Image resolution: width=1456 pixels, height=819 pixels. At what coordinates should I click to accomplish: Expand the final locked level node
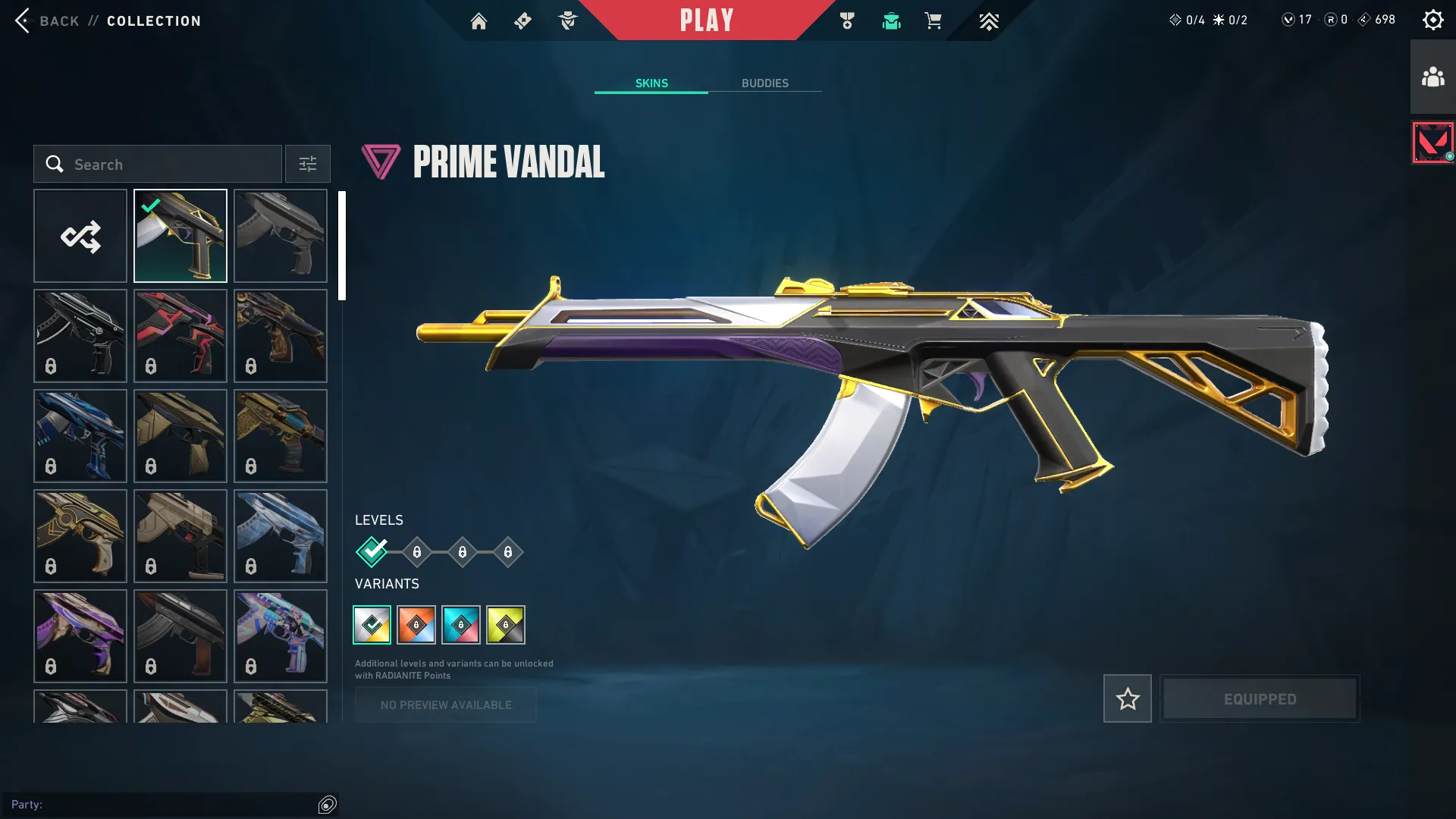(x=507, y=552)
